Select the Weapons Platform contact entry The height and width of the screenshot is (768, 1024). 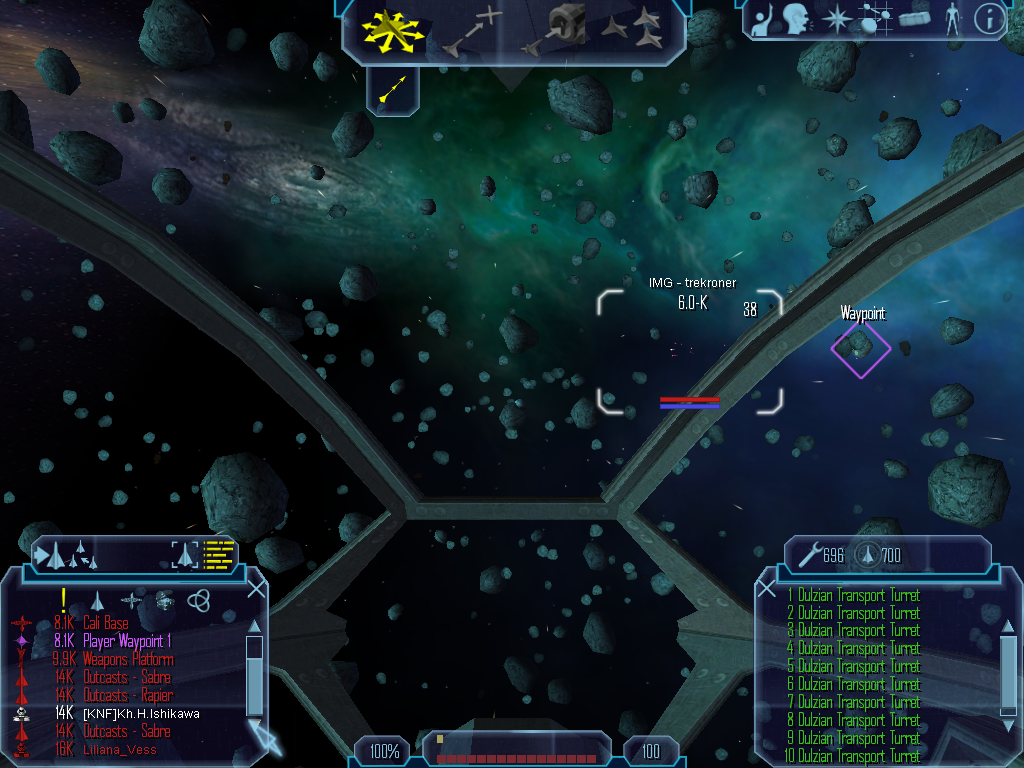[x=128, y=659]
